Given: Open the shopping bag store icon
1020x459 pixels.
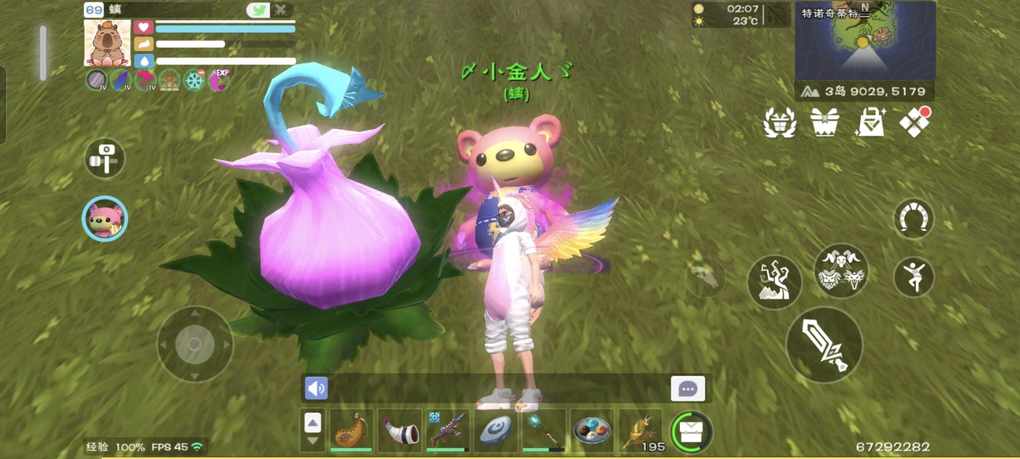Looking at the screenshot, I should (x=870, y=122).
